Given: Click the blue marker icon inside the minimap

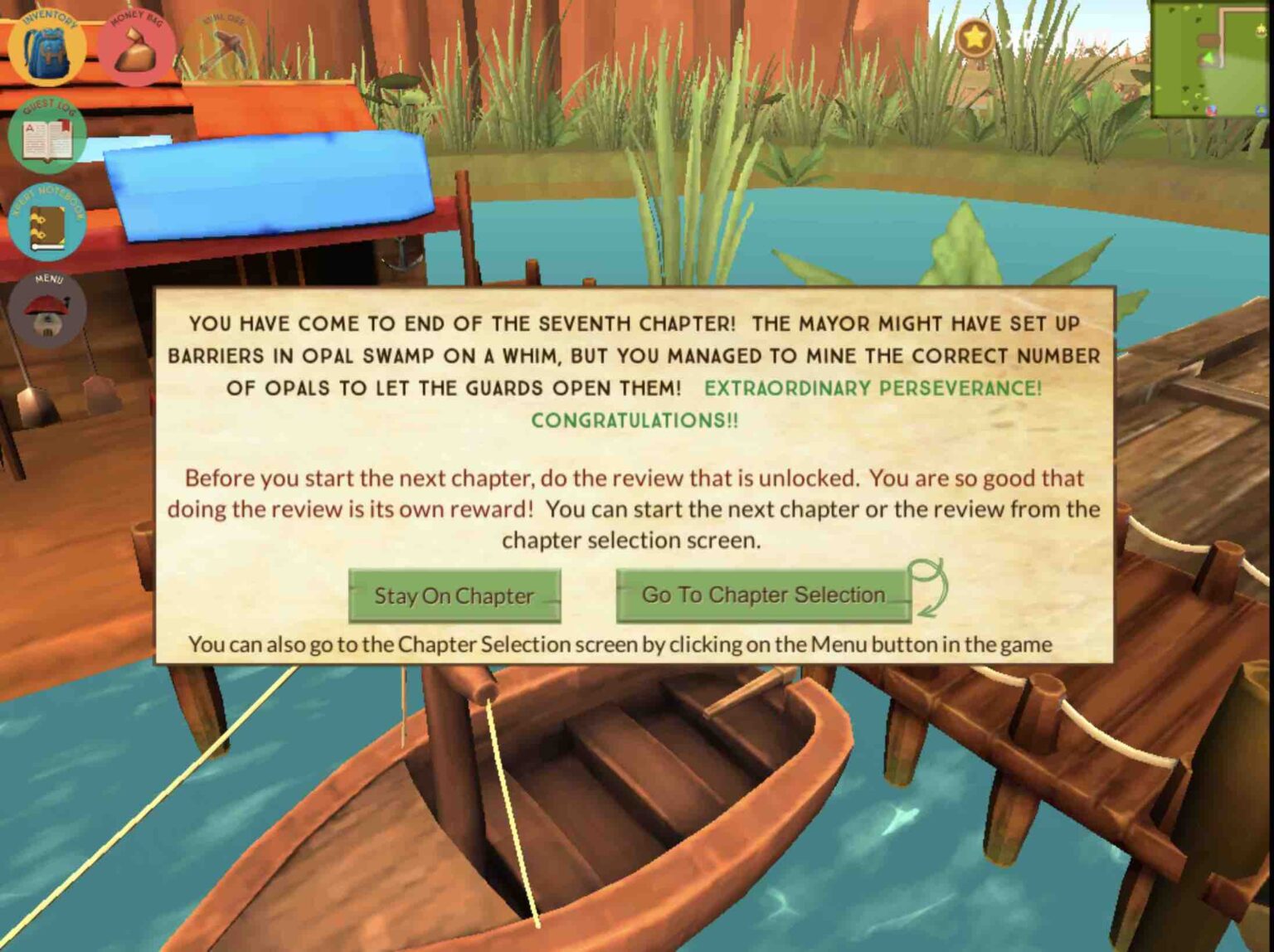Looking at the screenshot, I should coord(1262,111).
